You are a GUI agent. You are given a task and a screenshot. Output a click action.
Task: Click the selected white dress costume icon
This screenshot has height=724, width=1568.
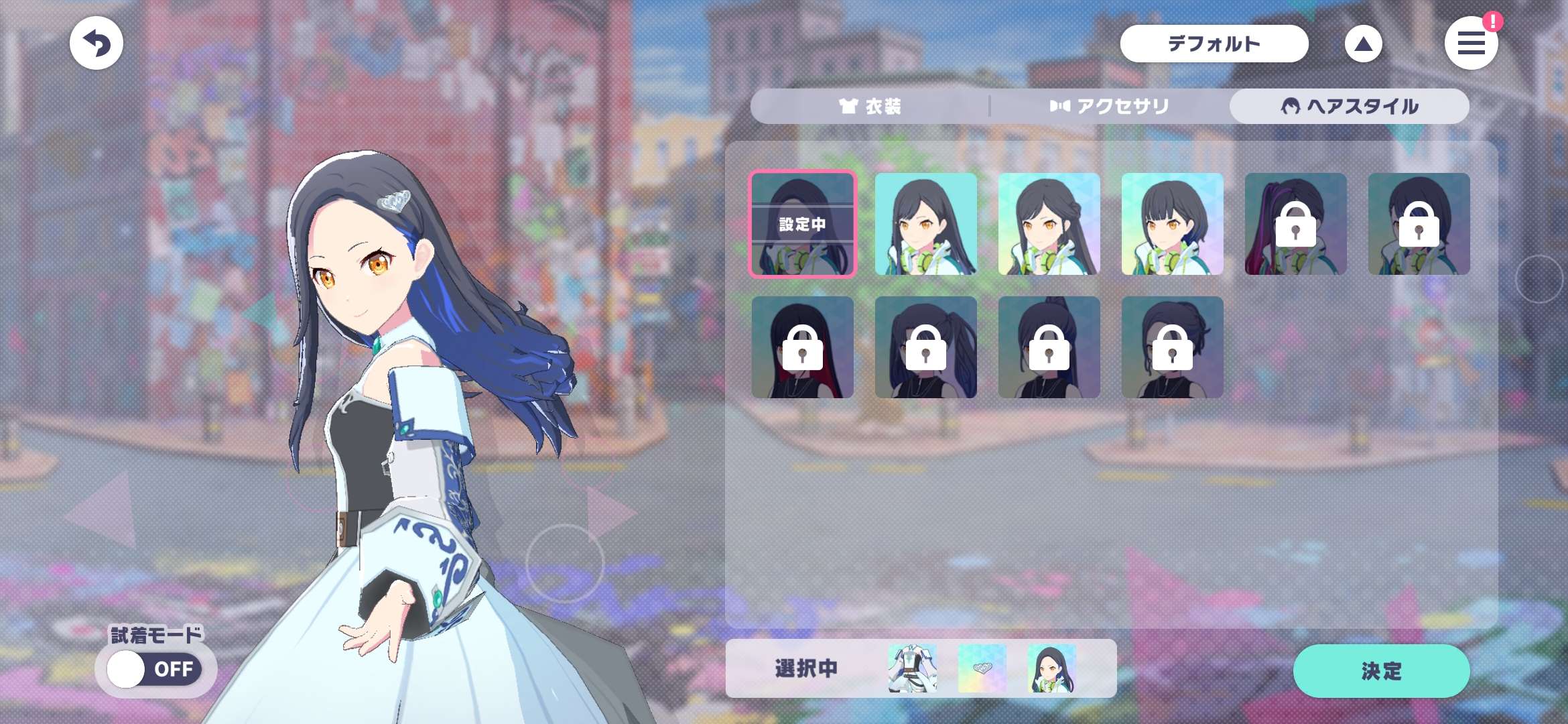(x=912, y=668)
